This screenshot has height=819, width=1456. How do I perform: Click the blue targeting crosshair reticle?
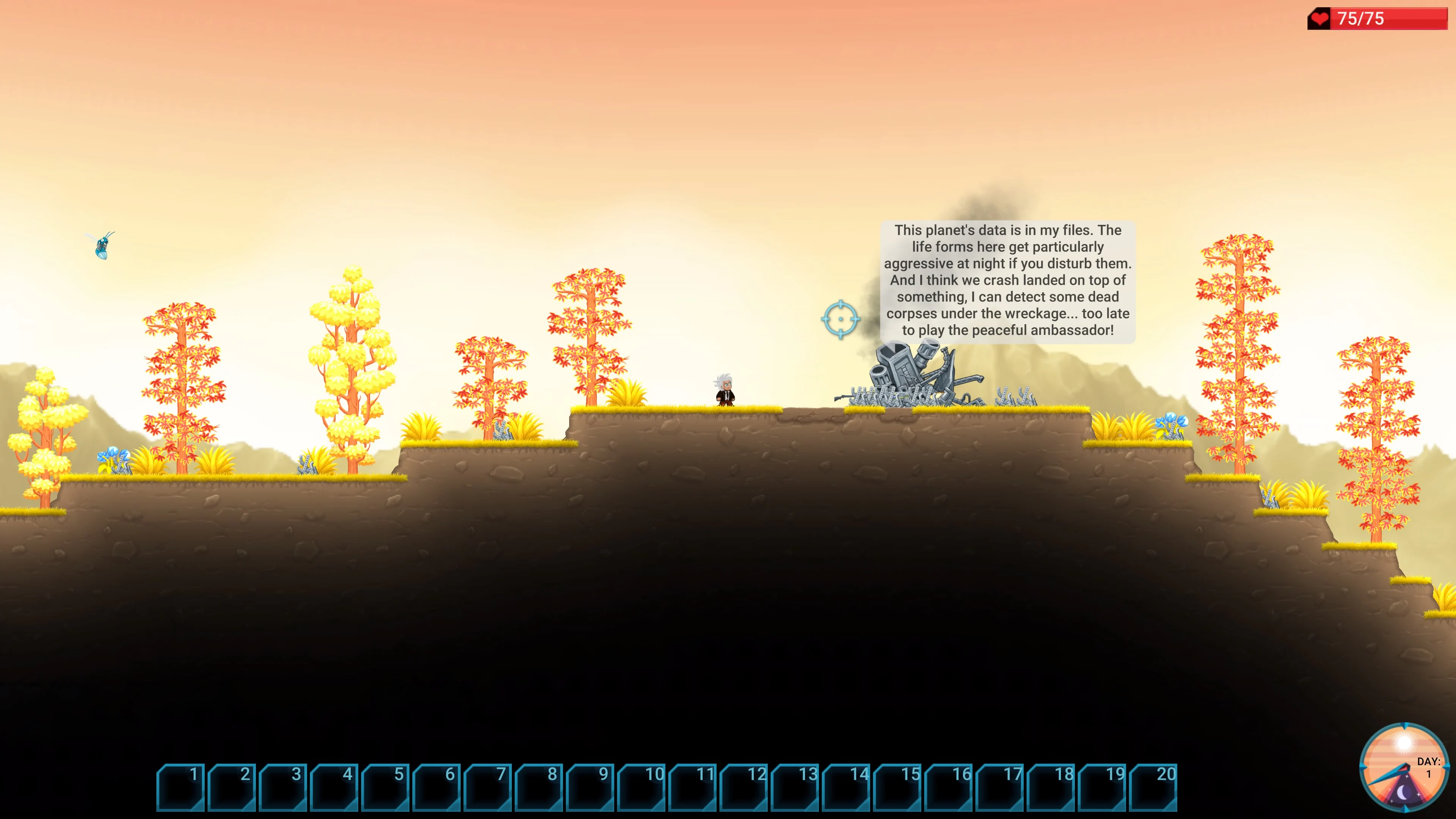point(842,318)
